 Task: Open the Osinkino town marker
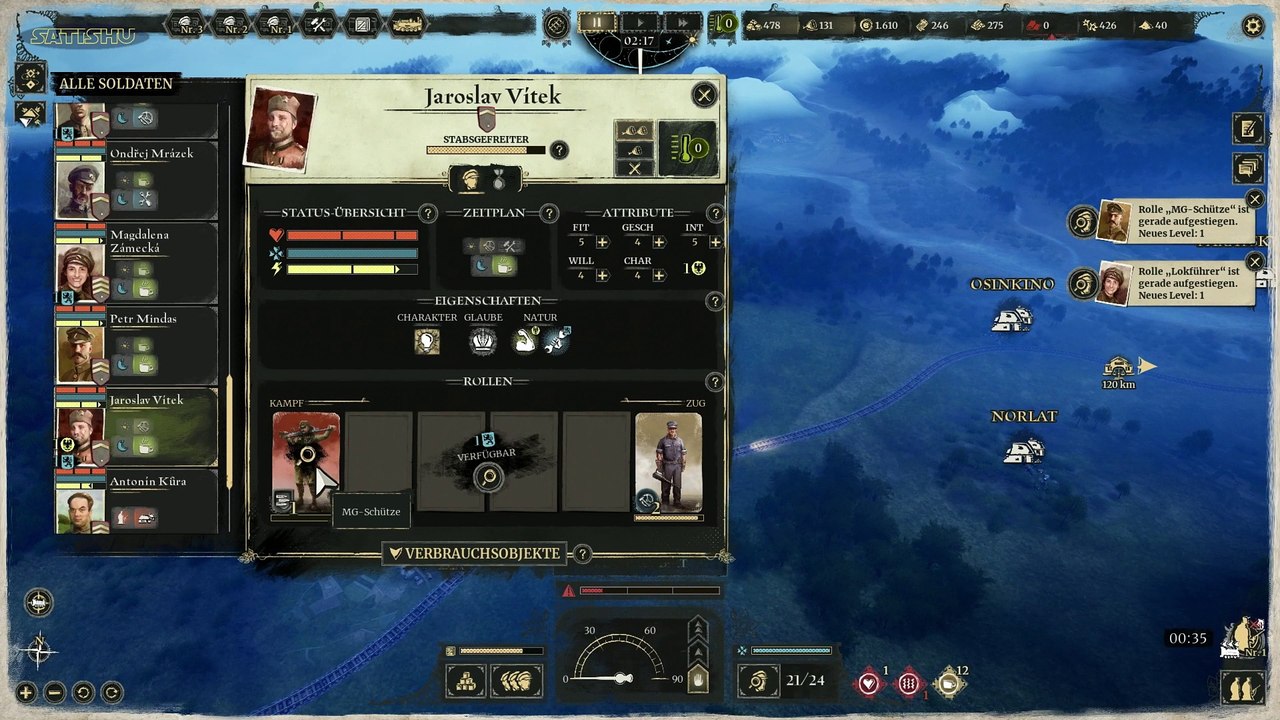[x=1011, y=319]
